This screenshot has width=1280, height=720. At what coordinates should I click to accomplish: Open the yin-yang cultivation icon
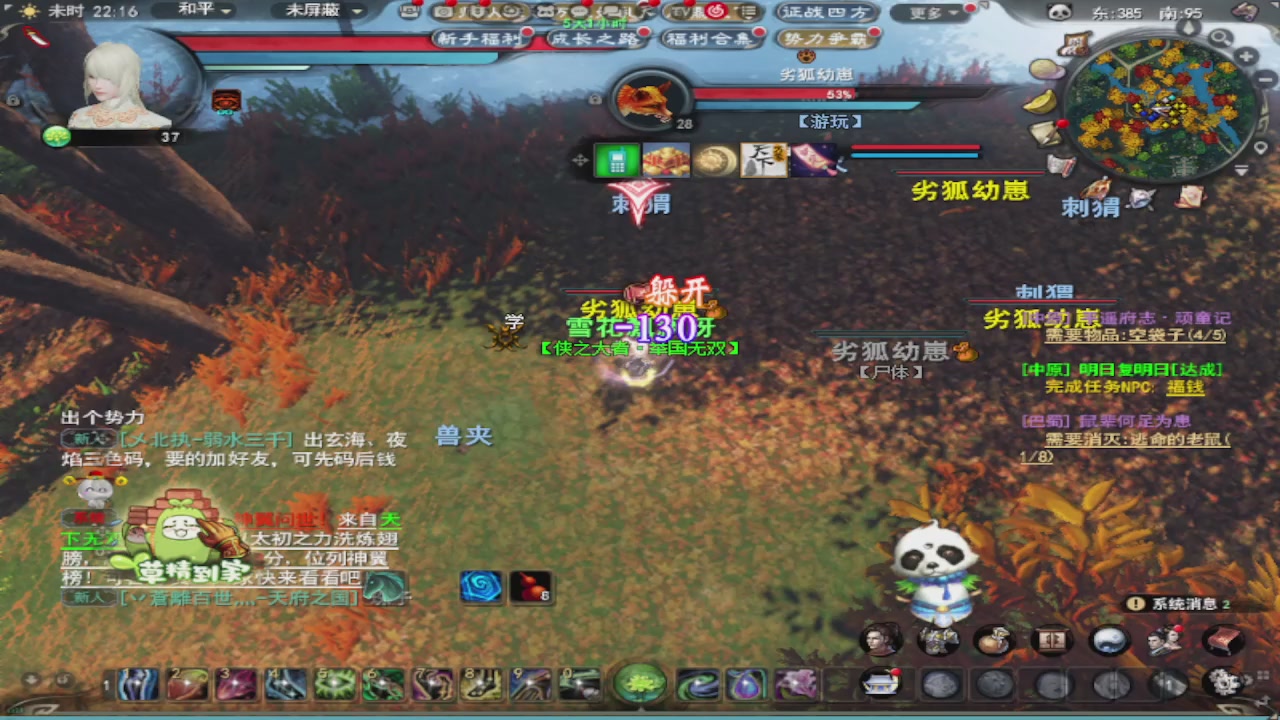1110,640
